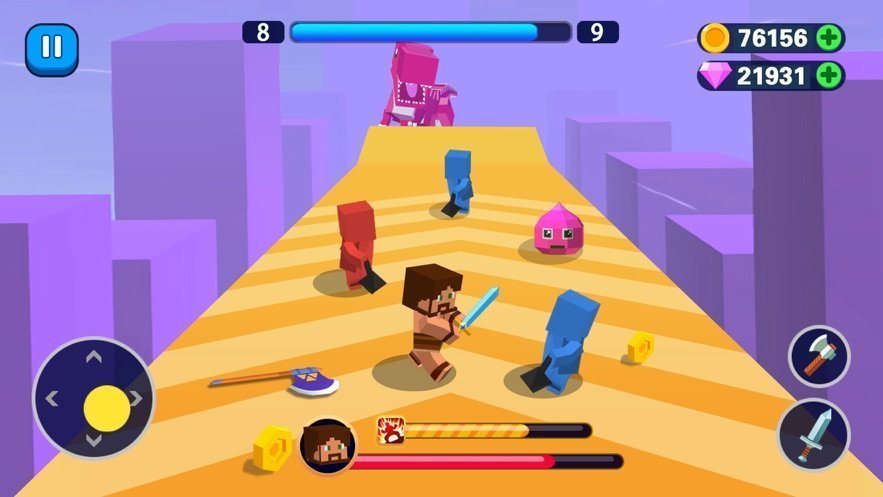This screenshot has width=883, height=497.
Task: Add more gold coins with the plus button
Action: (829, 38)
